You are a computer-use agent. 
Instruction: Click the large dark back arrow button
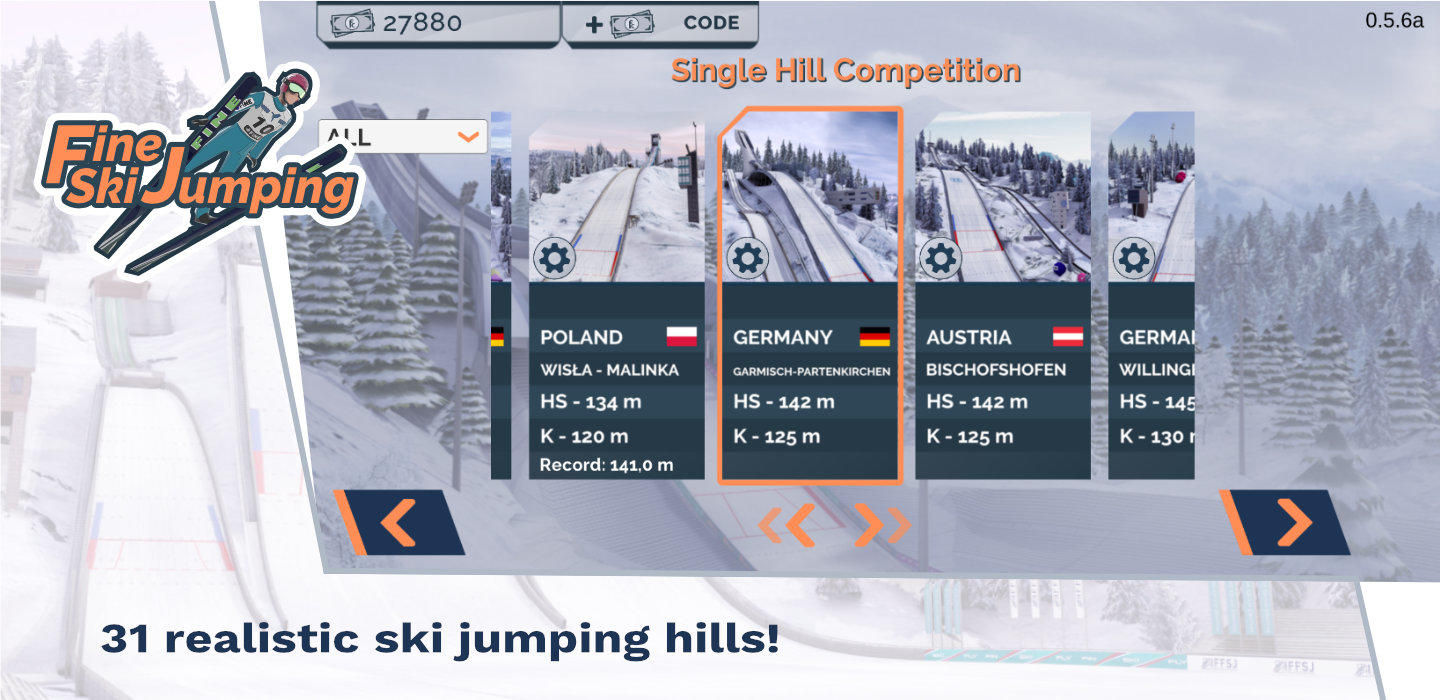point(399,523)
